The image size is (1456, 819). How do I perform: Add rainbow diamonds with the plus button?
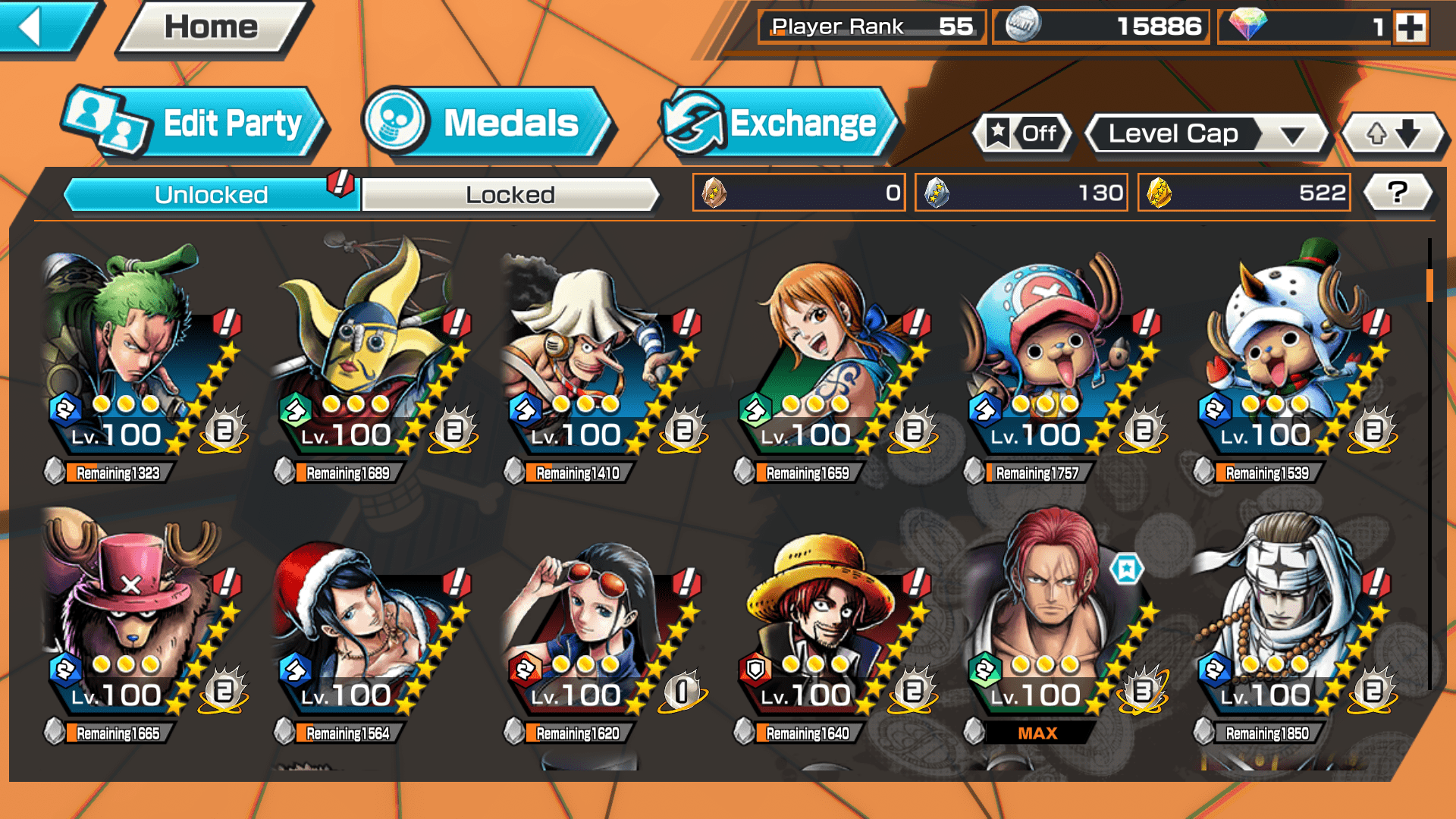point(1410,27)
